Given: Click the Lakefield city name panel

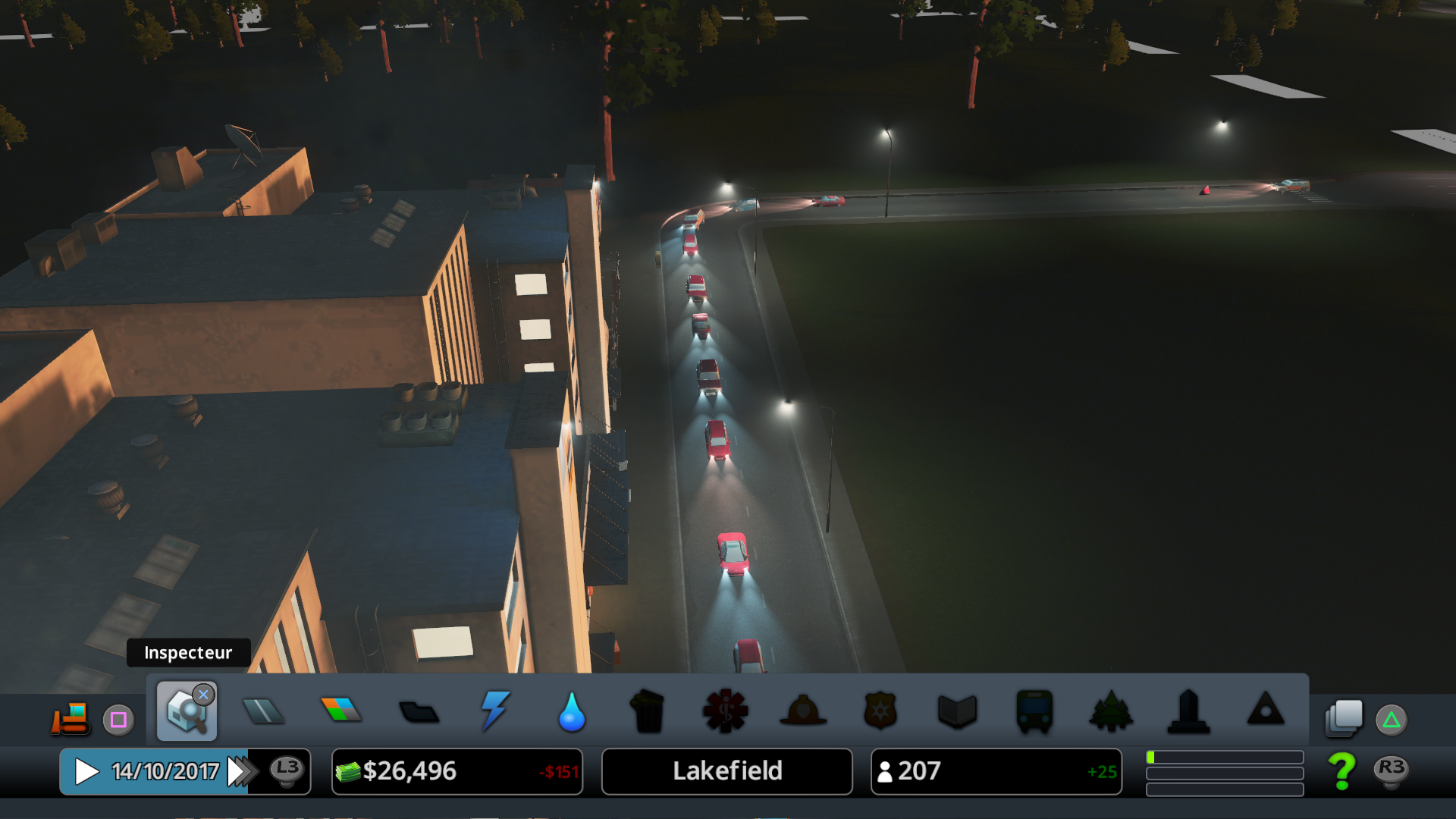Looking at the screenshot, I should 726,772.
